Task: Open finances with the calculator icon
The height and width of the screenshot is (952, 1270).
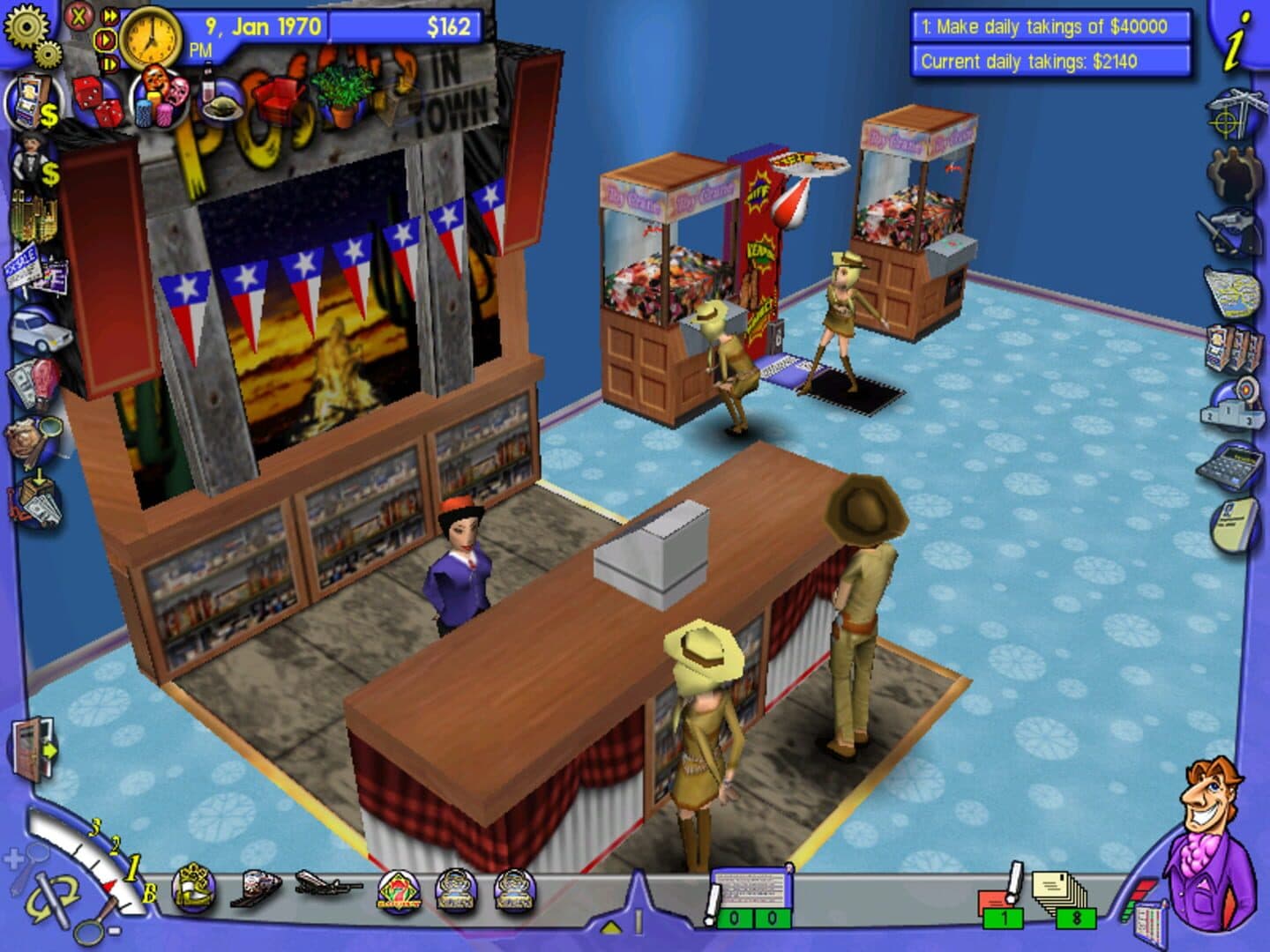Action: pos(1233,467)
